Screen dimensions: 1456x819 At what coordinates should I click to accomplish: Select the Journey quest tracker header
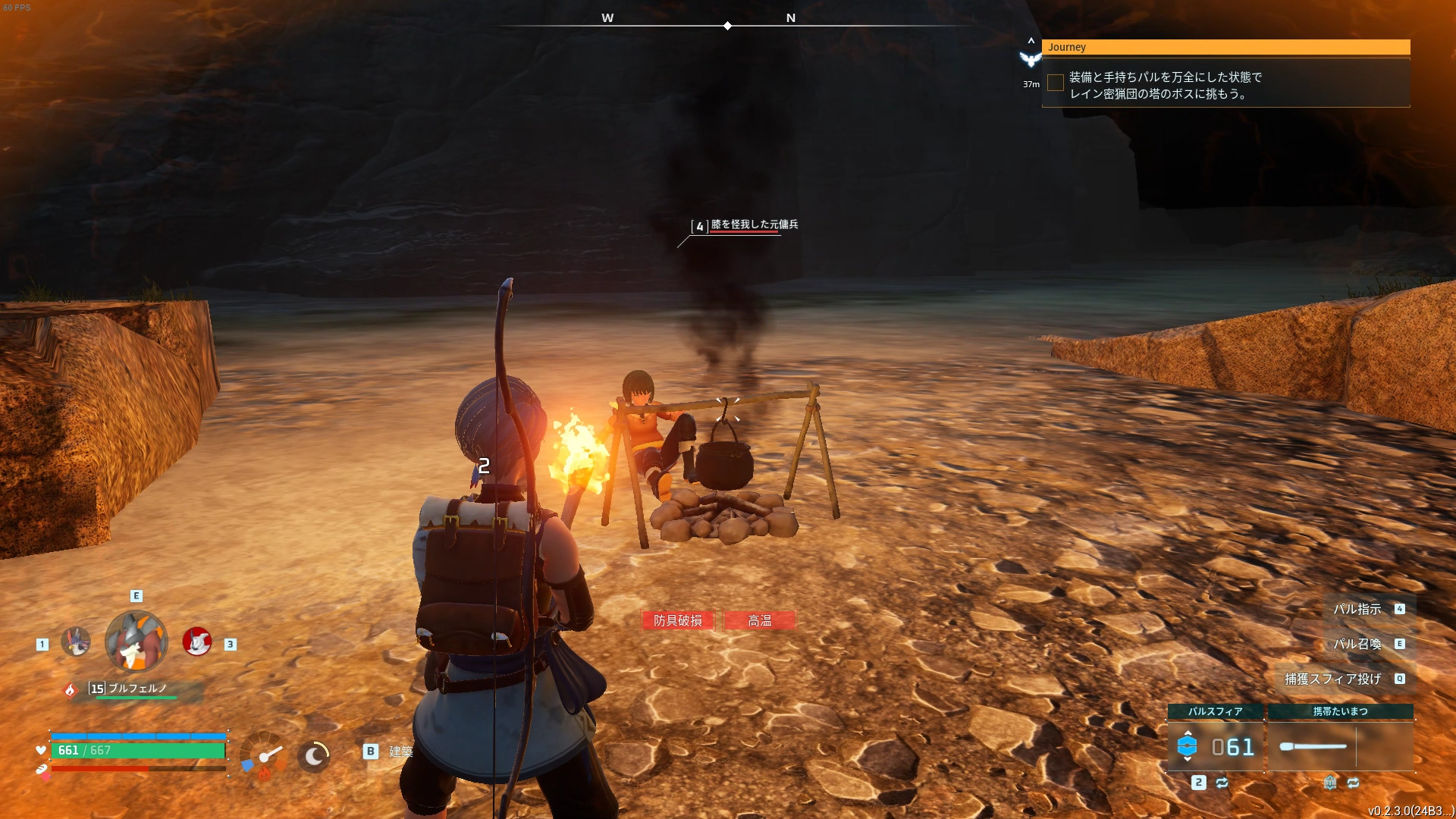1225,47
